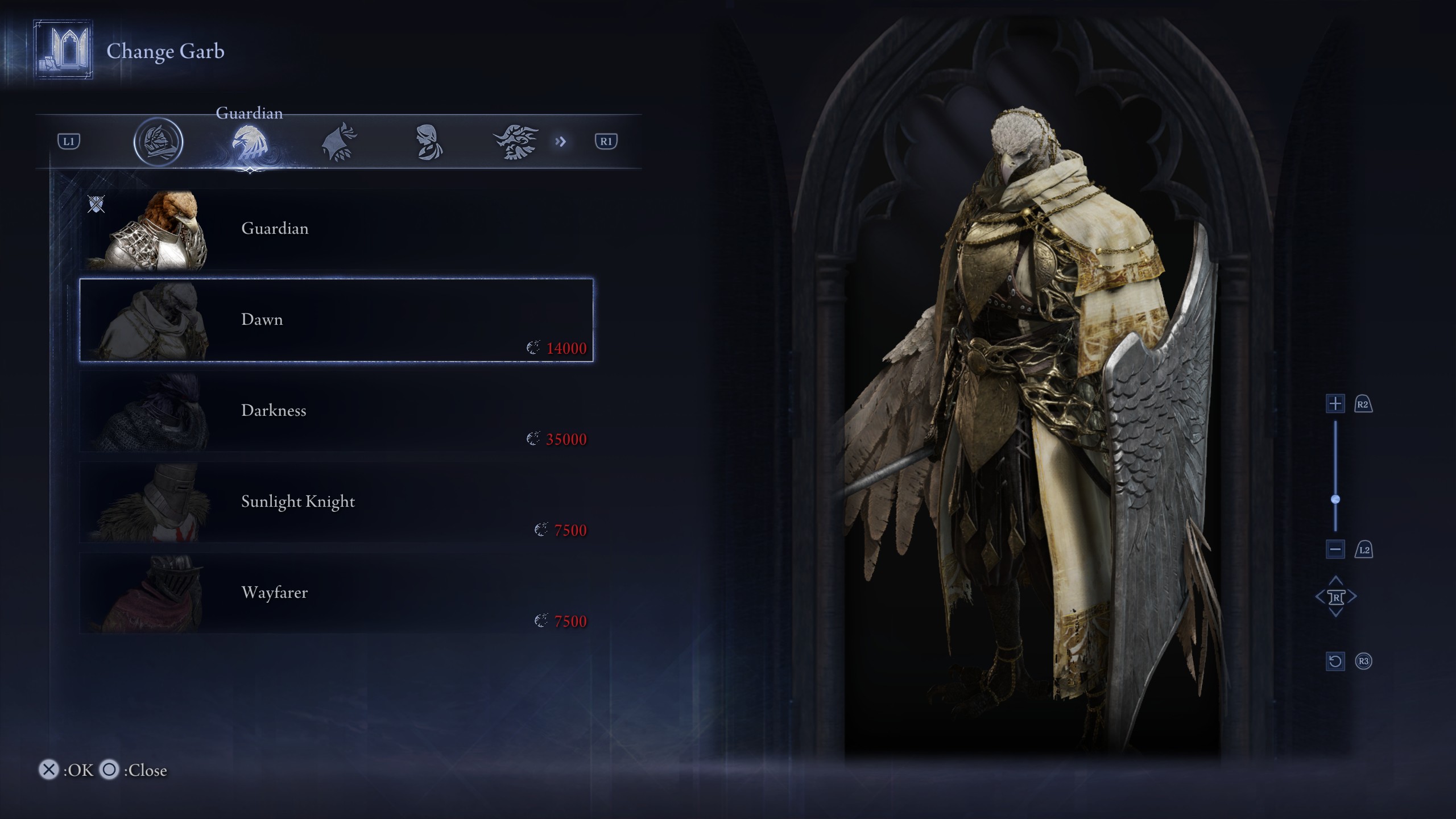The width and height of the screenshot is (1456, 819).
Task: Zoom in on the character preview
Action: pyautogui.click(x=1335, y=404)
